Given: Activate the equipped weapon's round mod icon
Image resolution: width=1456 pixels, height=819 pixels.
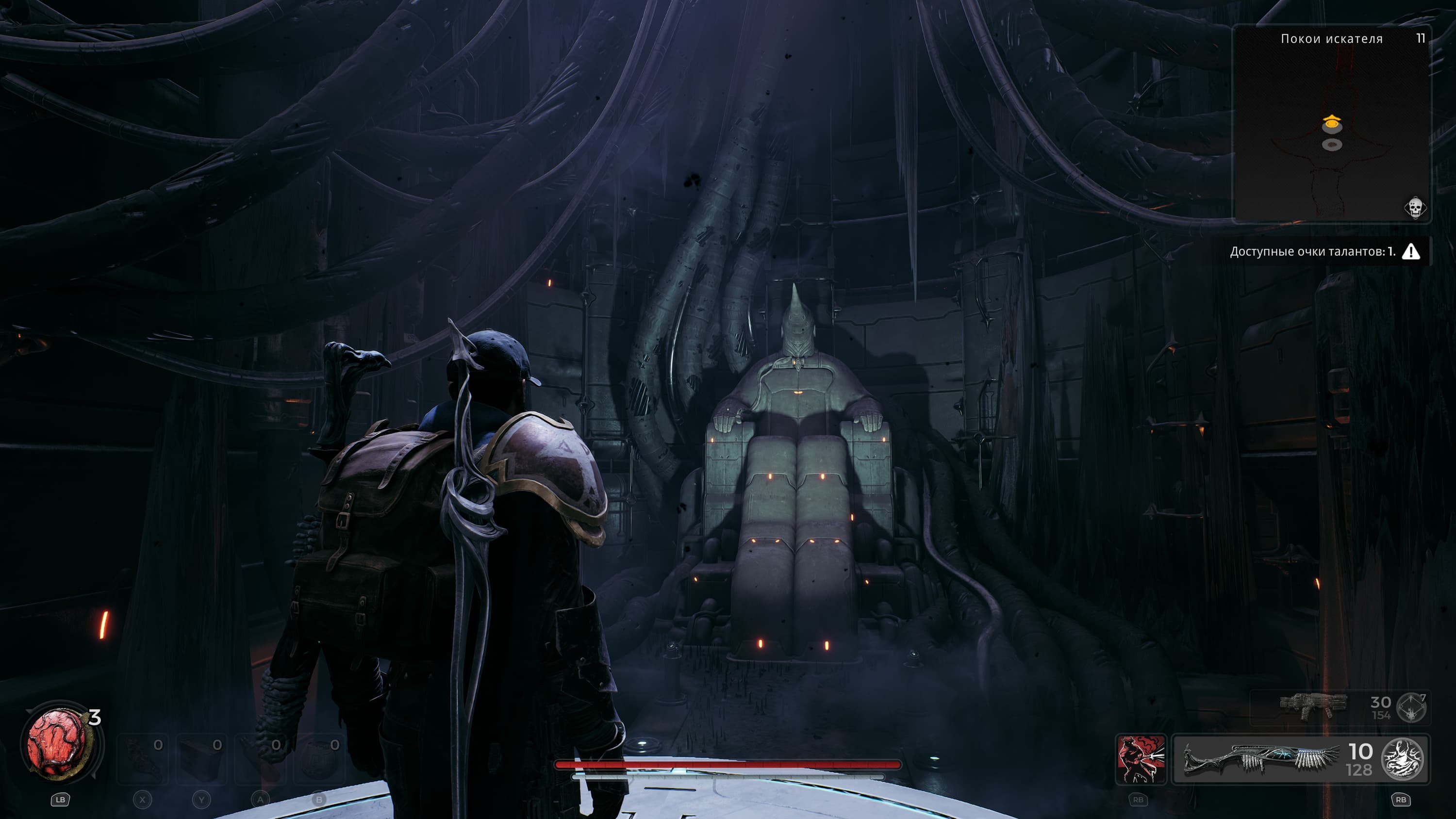Looking at the screenshot, I should [x=1402, y=759].
